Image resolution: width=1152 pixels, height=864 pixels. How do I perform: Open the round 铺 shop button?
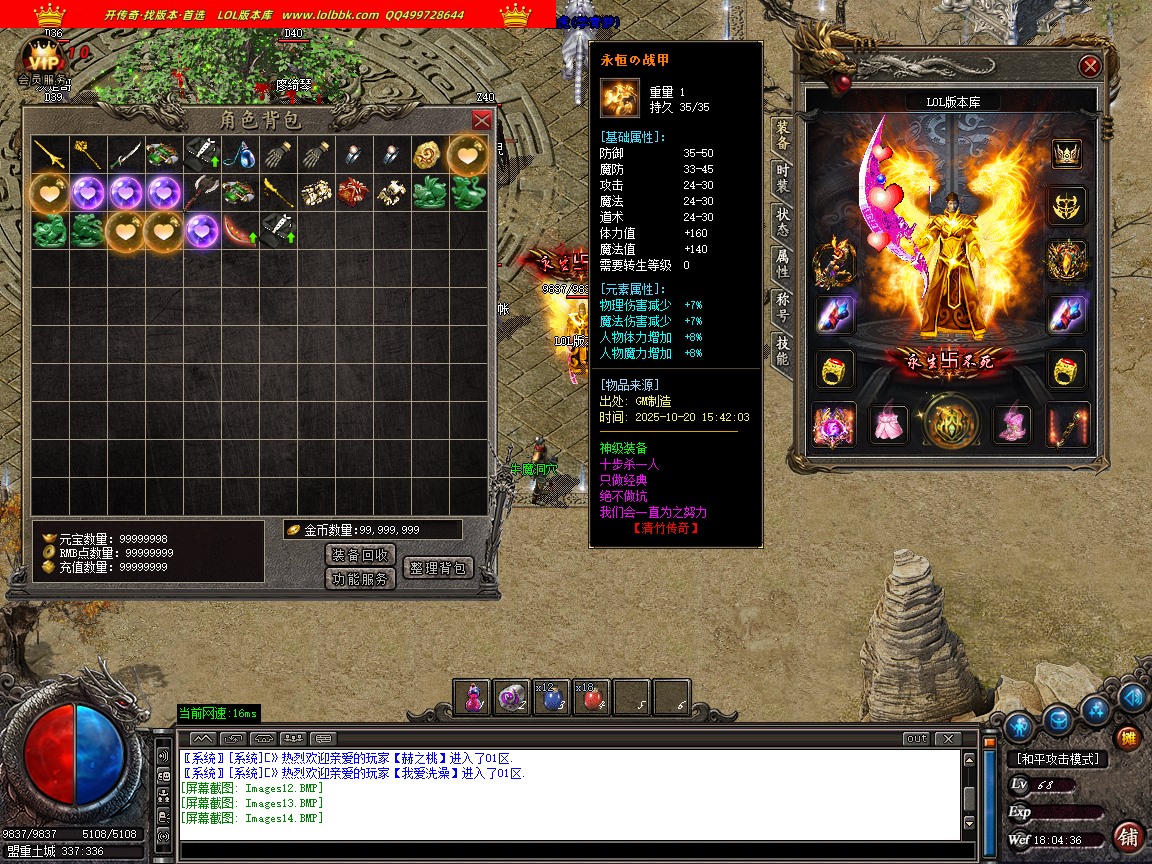tap(1128, 836)
